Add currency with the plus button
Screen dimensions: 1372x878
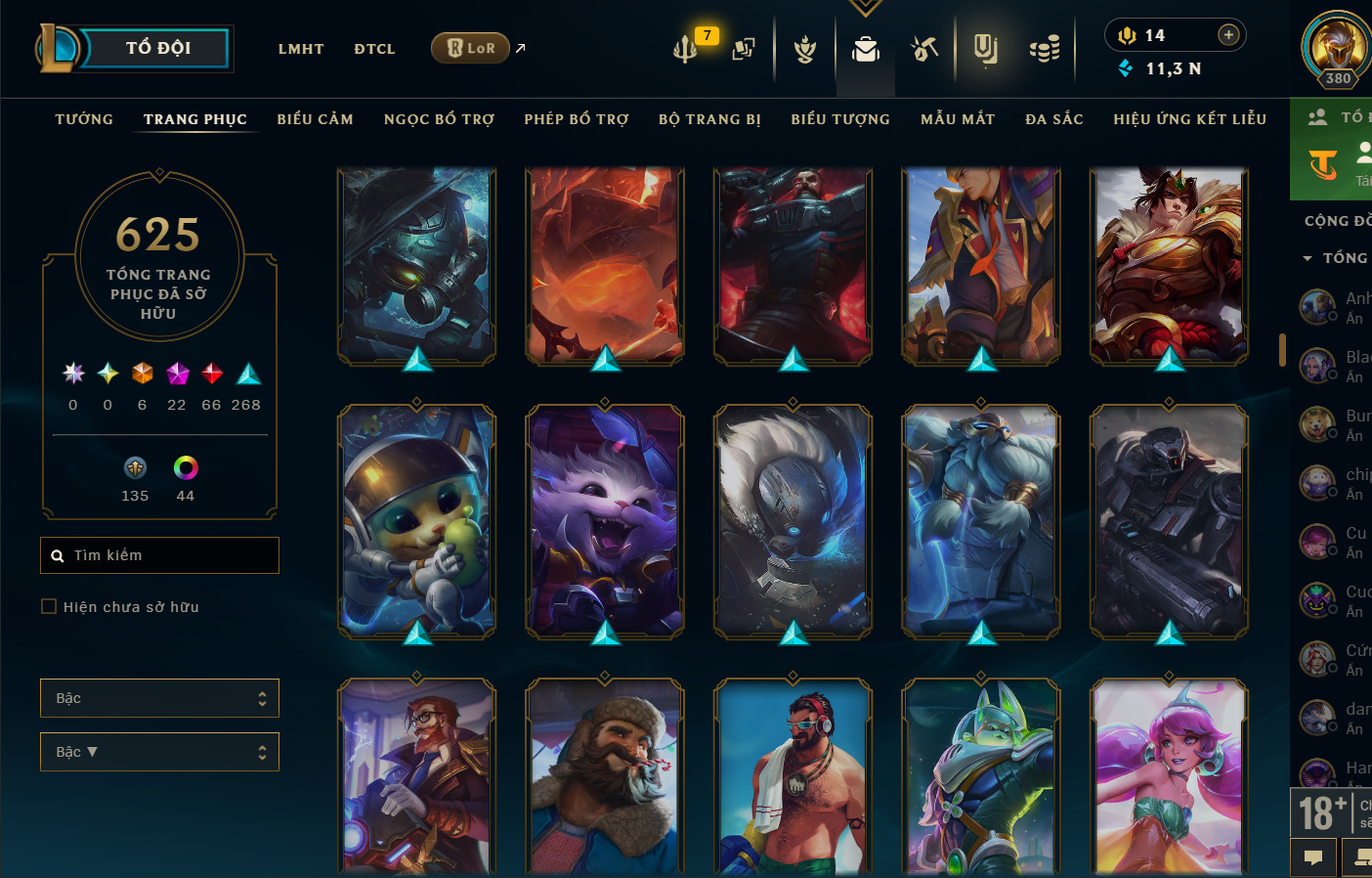point(1228,35)
